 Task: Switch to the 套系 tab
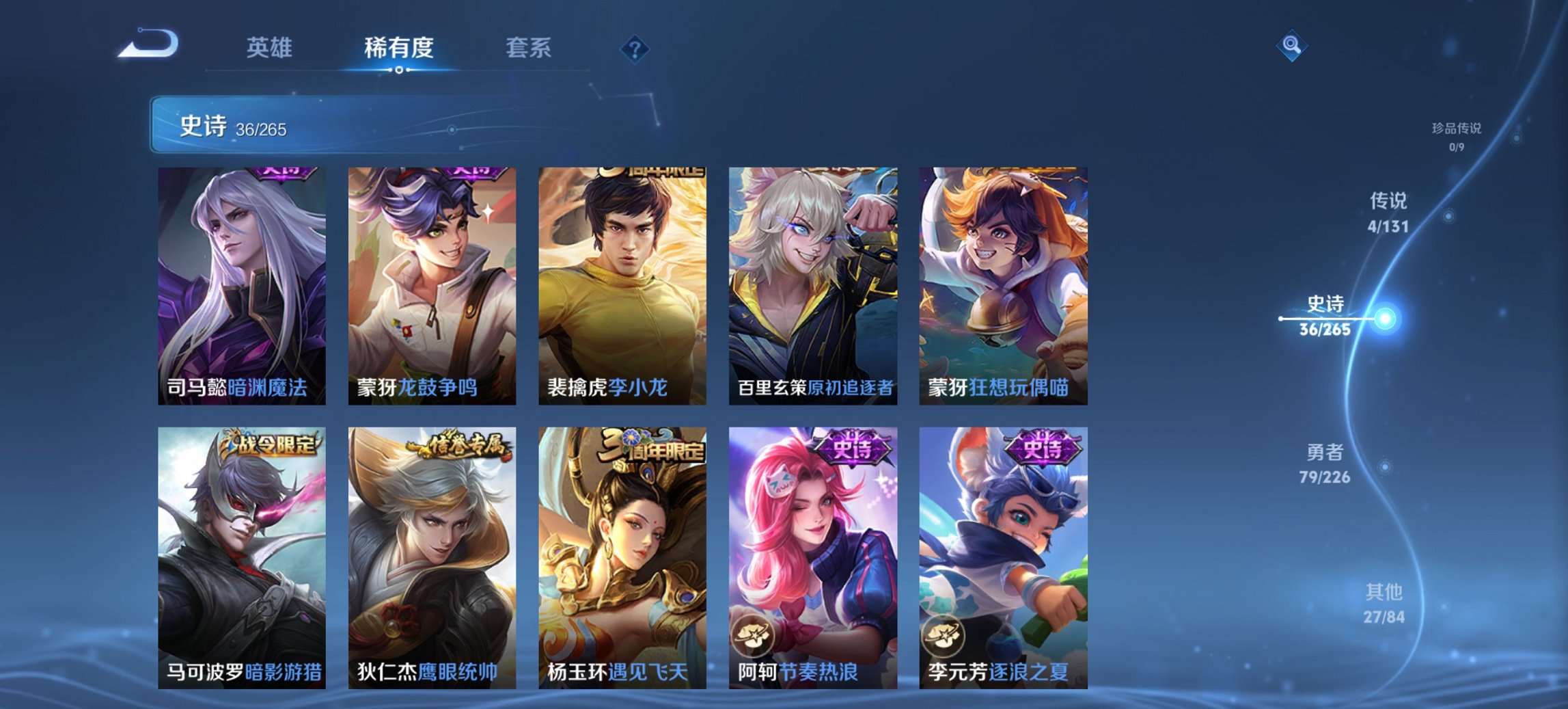pos(529,48)
